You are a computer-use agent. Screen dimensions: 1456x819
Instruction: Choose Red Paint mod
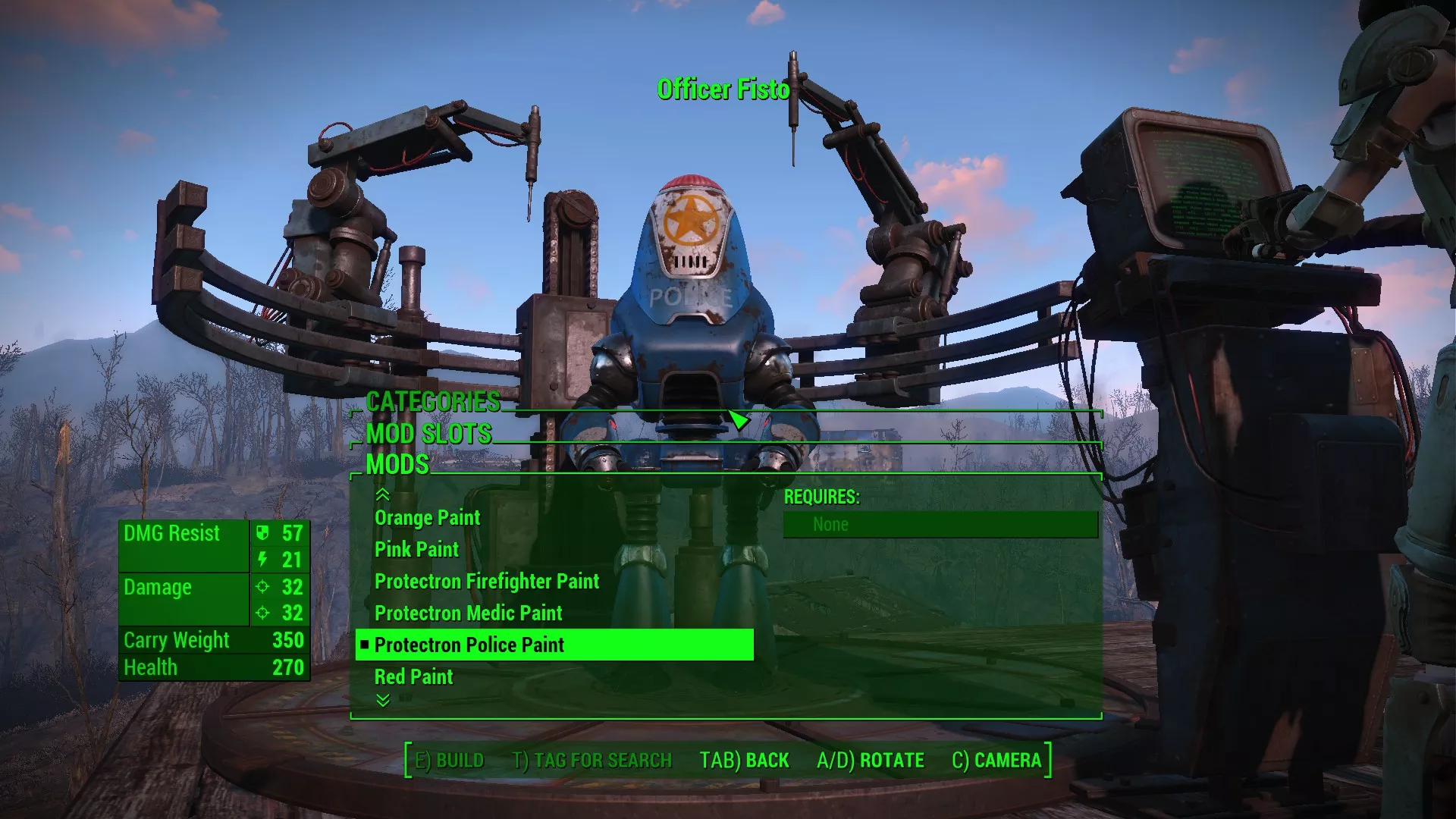tap(413, 677)
